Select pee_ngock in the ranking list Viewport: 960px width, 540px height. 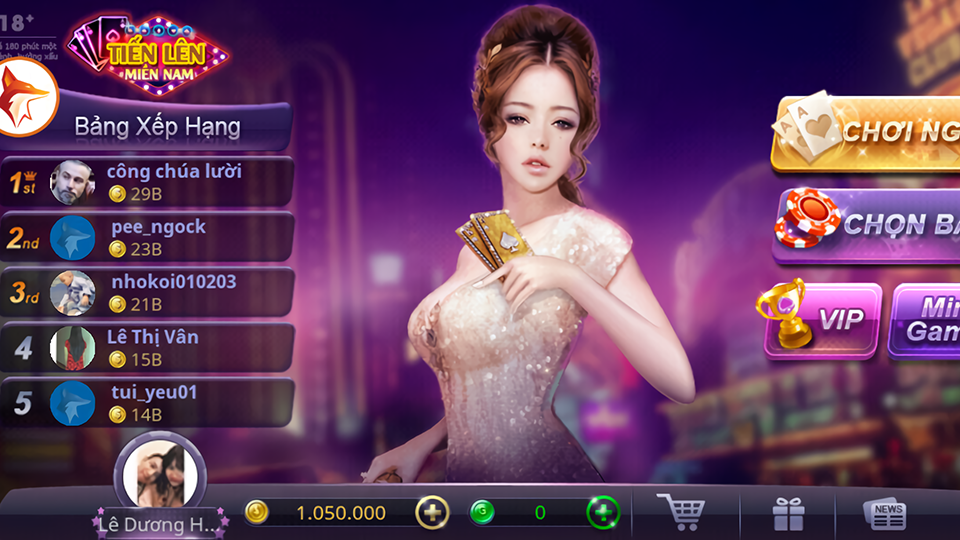148,237
